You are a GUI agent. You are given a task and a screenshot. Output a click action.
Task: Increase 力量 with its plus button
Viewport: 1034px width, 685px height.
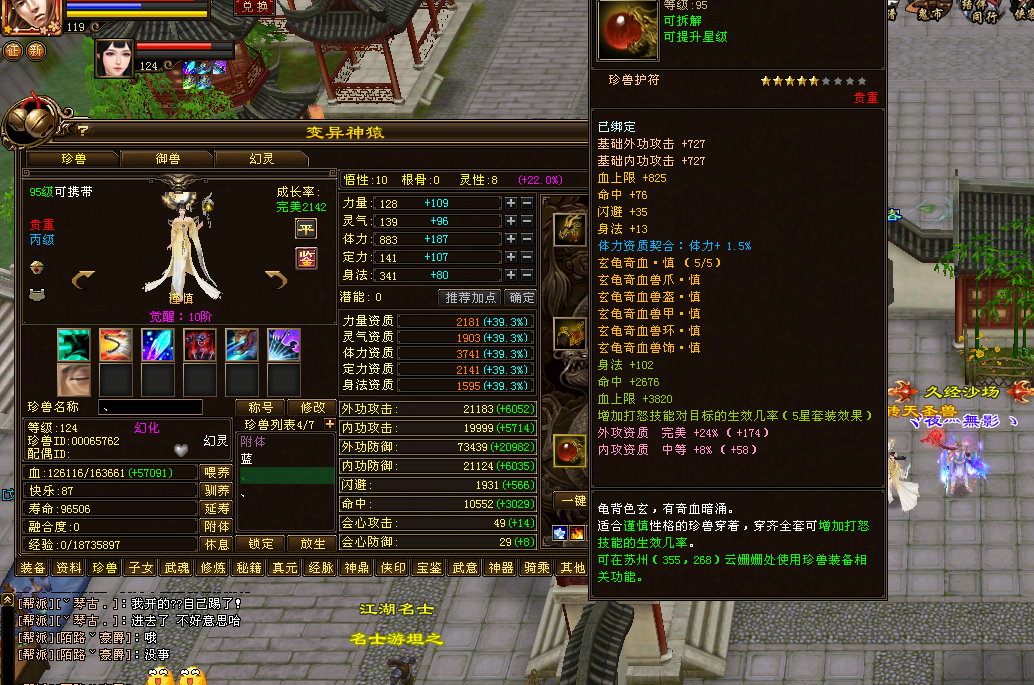coord(511,203)
